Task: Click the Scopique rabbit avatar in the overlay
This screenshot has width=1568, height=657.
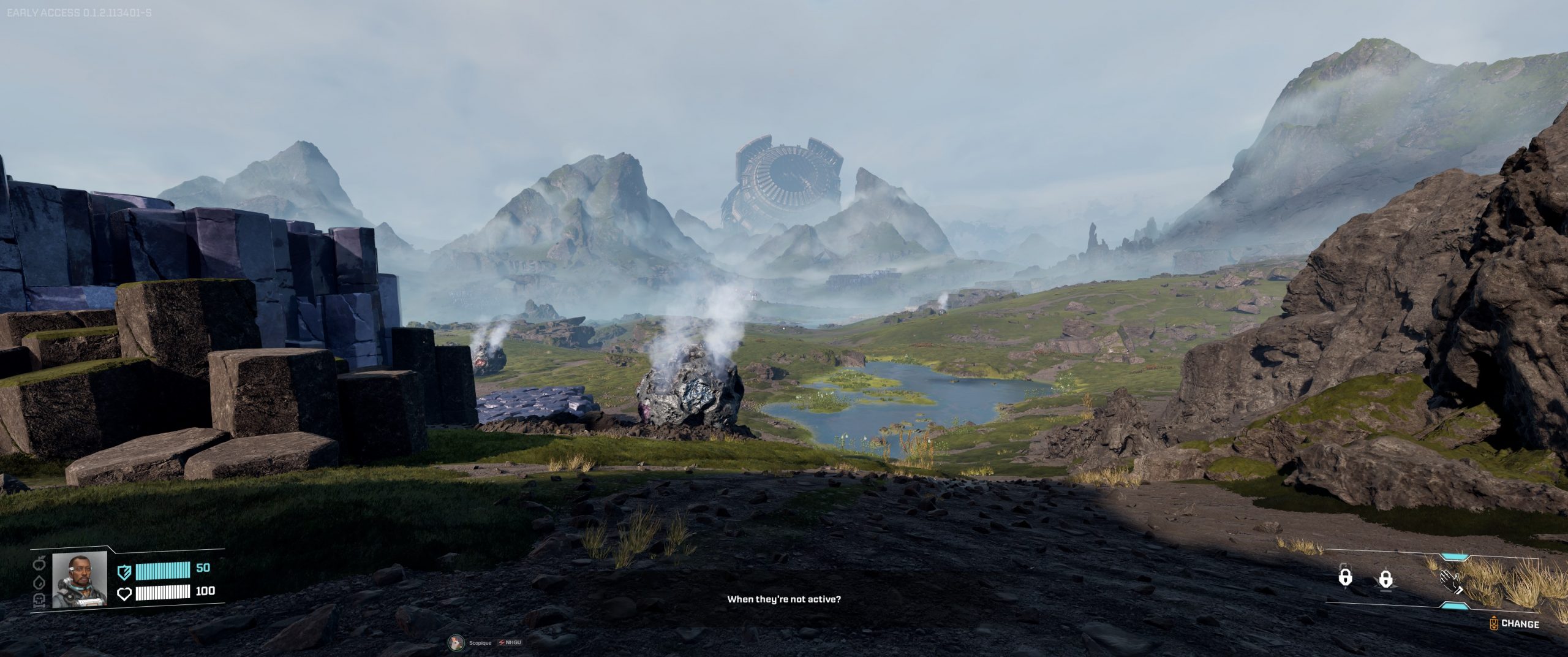Action: point(456,642)
